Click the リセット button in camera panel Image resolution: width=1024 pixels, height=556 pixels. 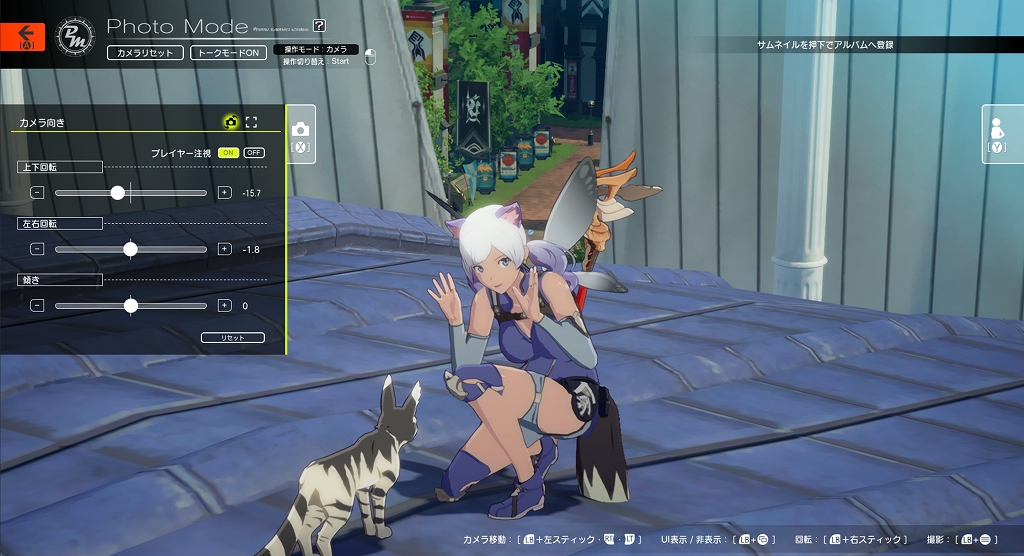[232, 338]
